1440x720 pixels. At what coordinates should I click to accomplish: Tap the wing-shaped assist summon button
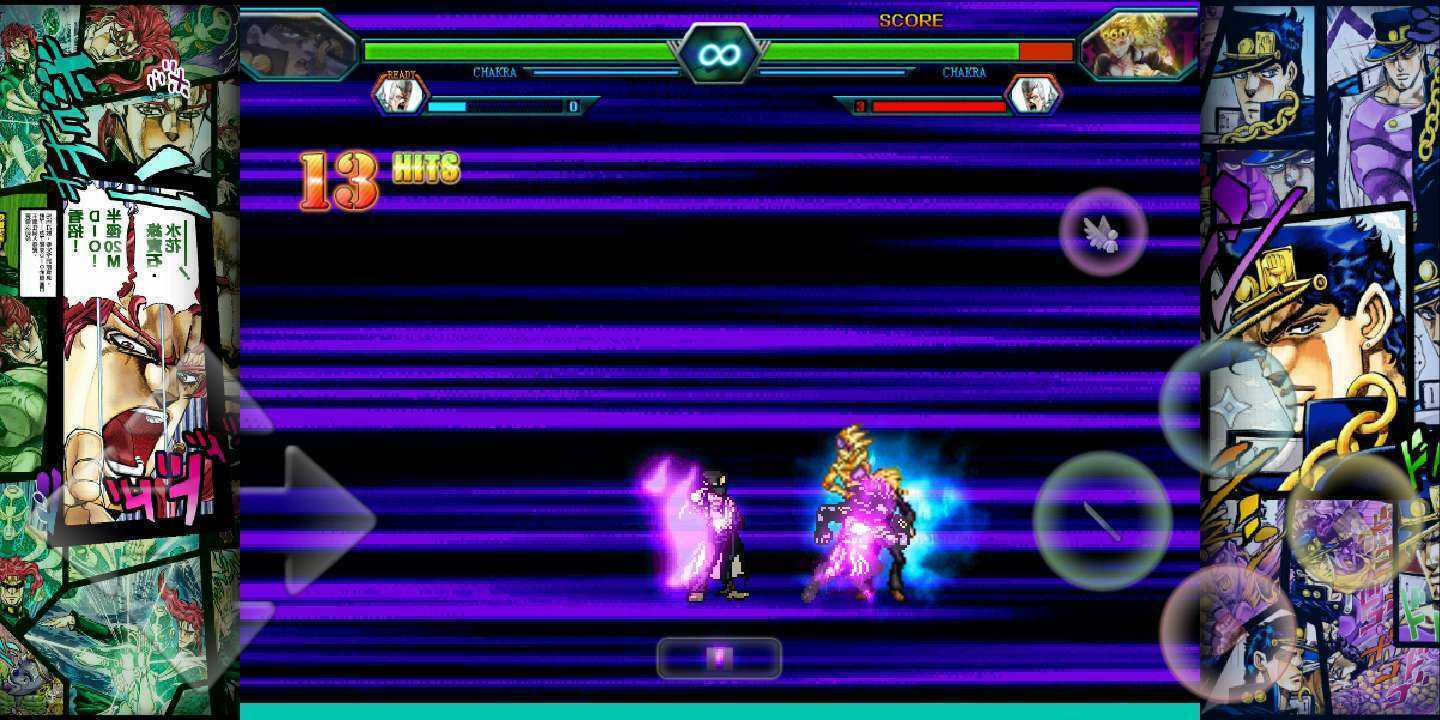click(1103, 232)
